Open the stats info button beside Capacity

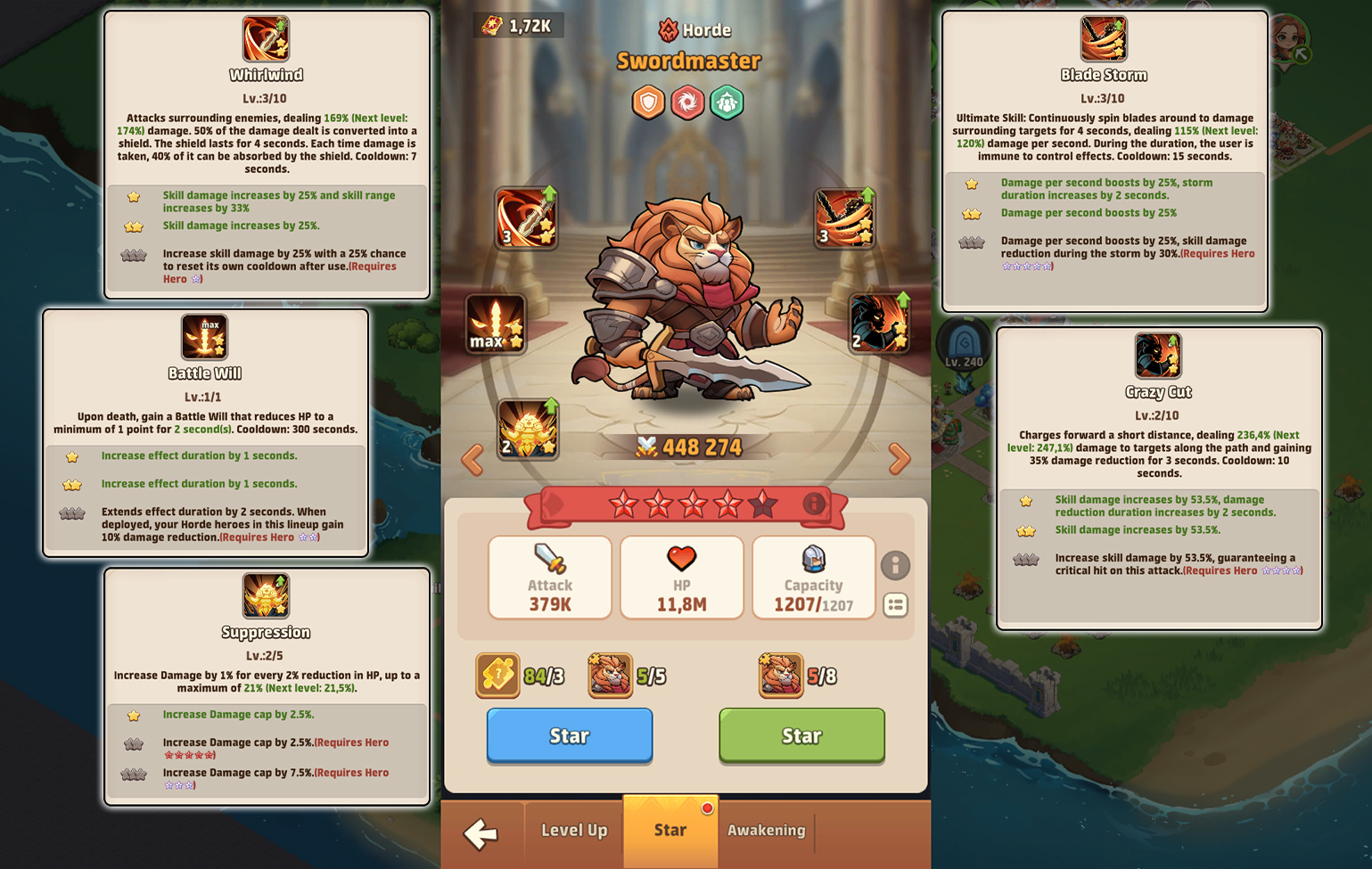coord(895,565)
